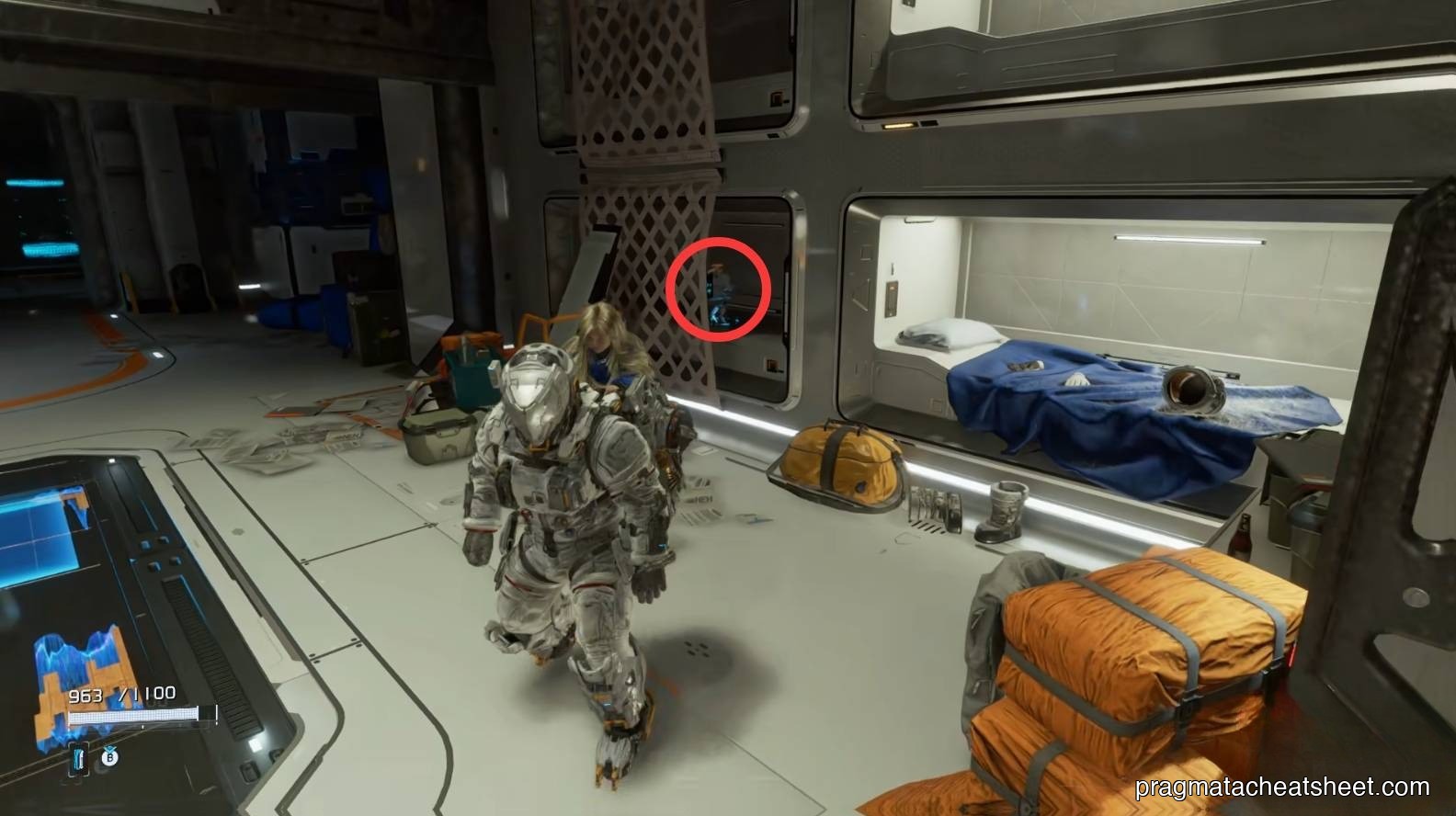1456x816 pixels.
Task: Click the B button prompt icon
Action: (x=110, y=758)
